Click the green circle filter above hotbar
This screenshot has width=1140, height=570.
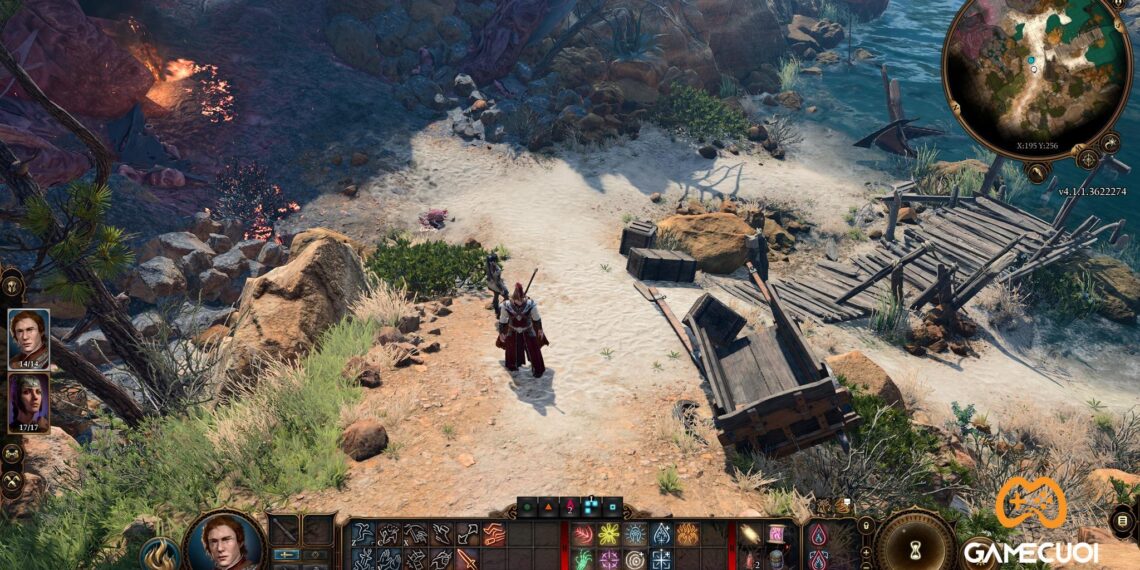click(528, 508)
